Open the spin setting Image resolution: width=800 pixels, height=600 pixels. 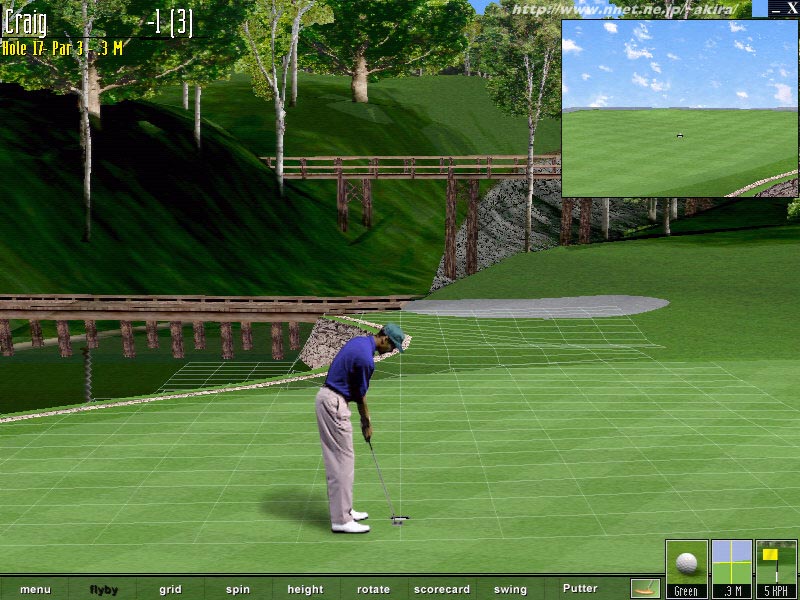pyautogui.click(x=238, y=589)
